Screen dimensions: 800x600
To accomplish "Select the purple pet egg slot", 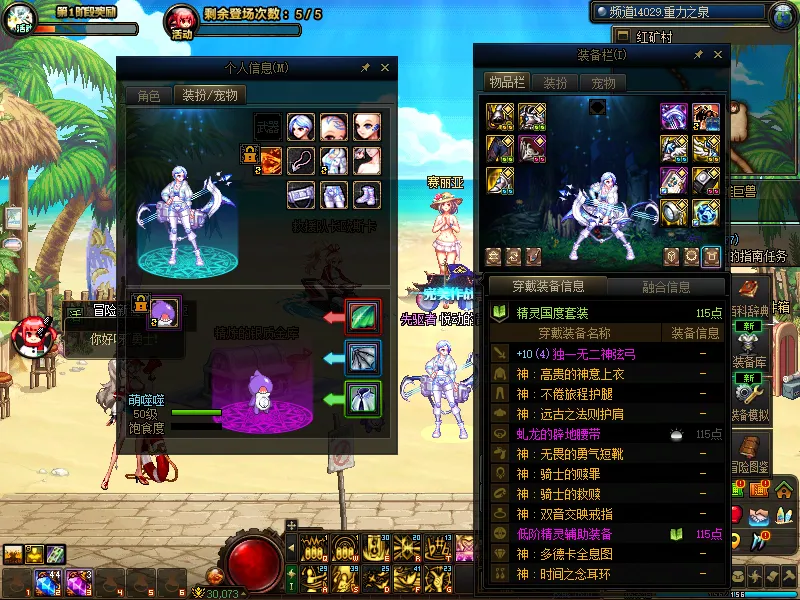I will [164, 309].
